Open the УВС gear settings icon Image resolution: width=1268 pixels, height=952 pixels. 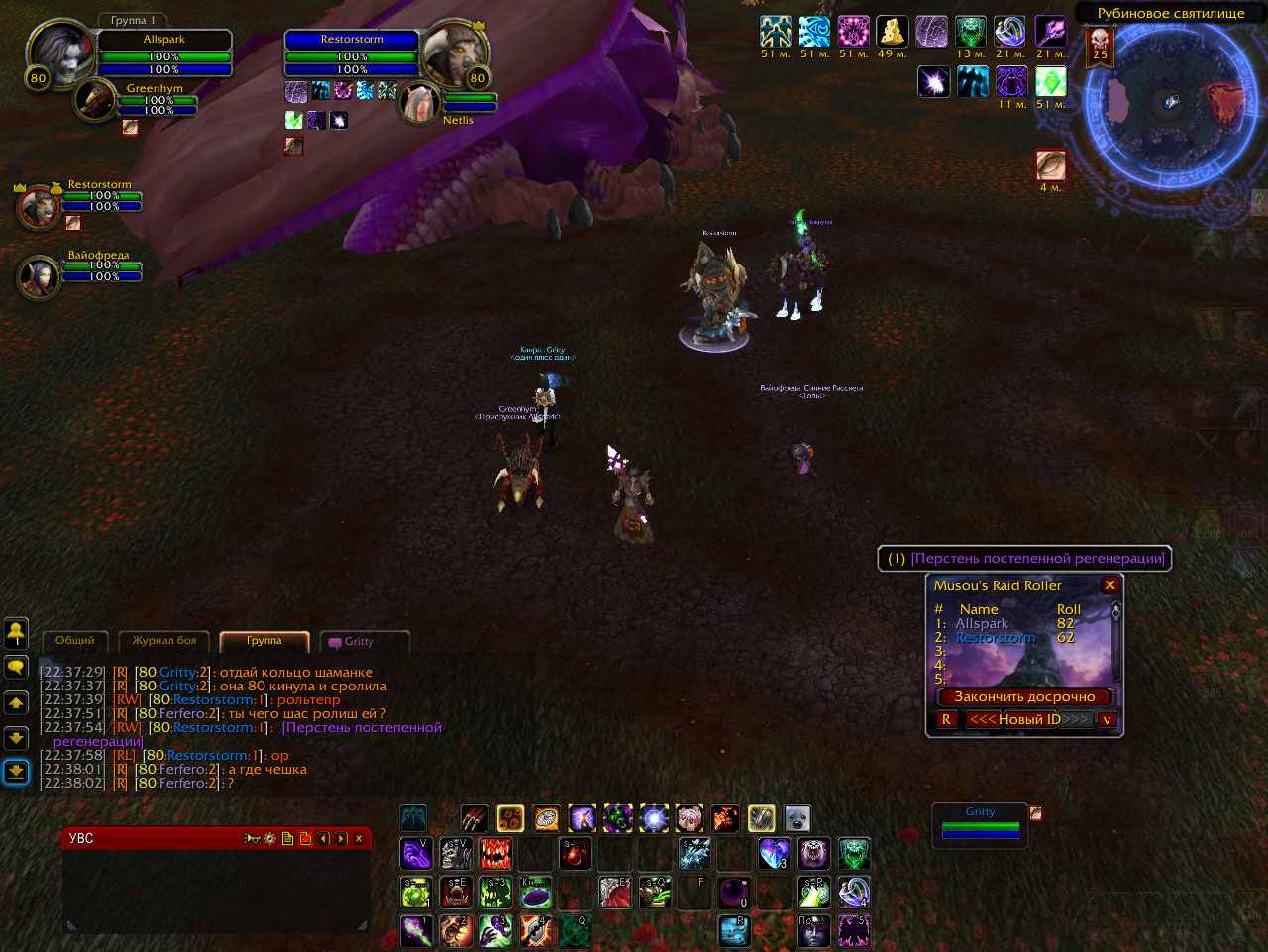coord(269,839)
